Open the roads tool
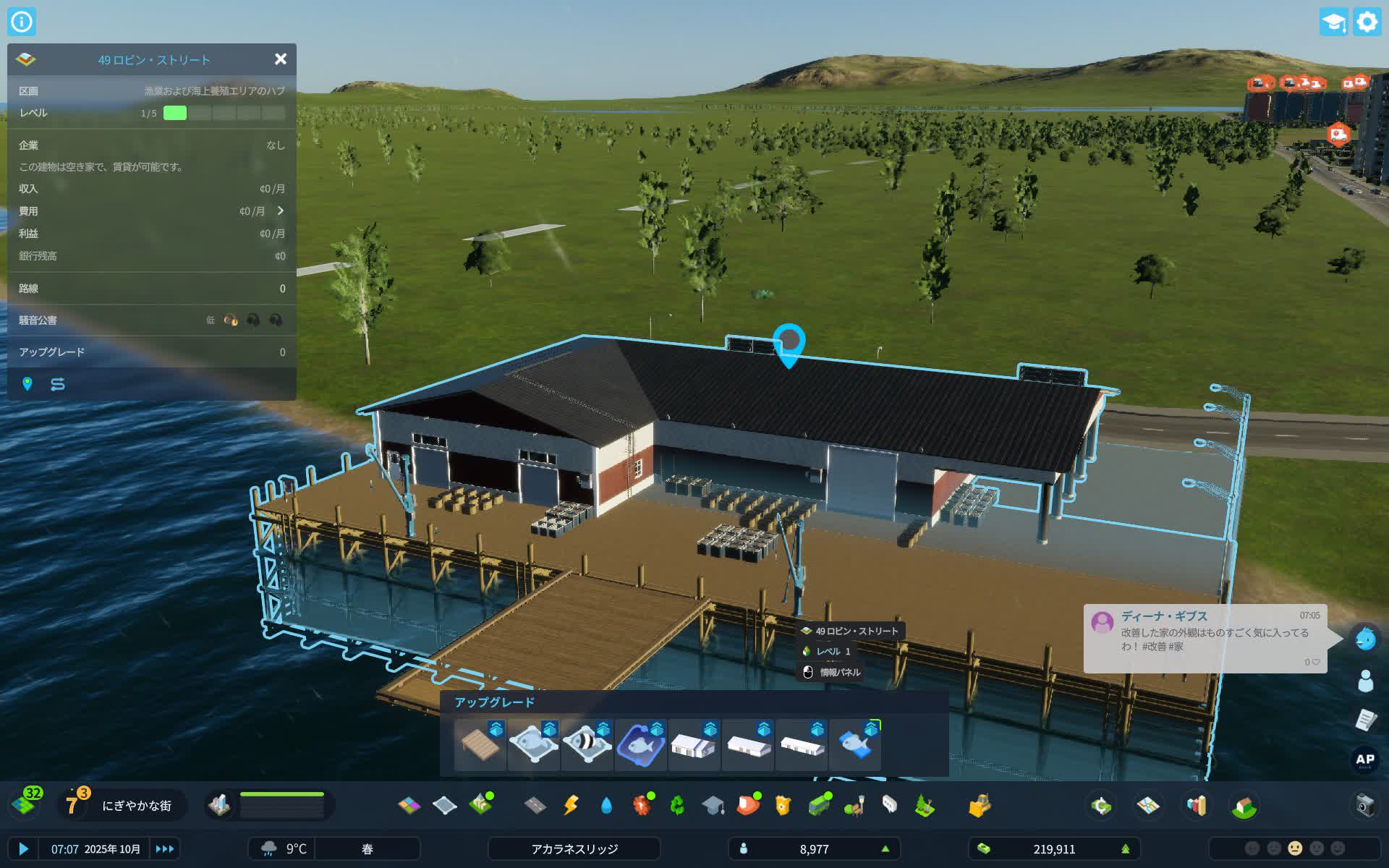The width and height of the screenshot is (1389, 868). [535, 805]
